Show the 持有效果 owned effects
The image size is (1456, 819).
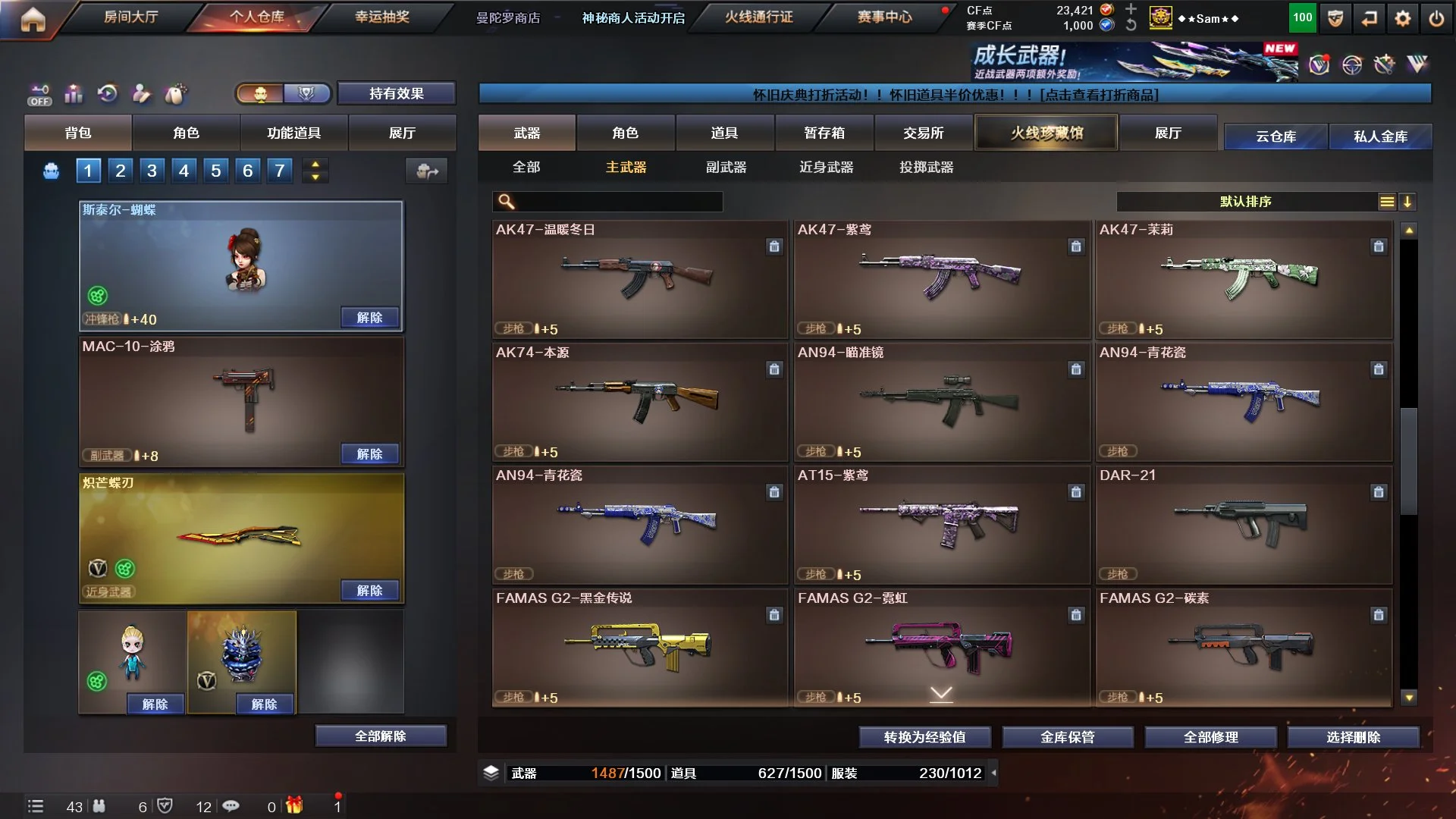pyautogui.click(x=396, y=93)
